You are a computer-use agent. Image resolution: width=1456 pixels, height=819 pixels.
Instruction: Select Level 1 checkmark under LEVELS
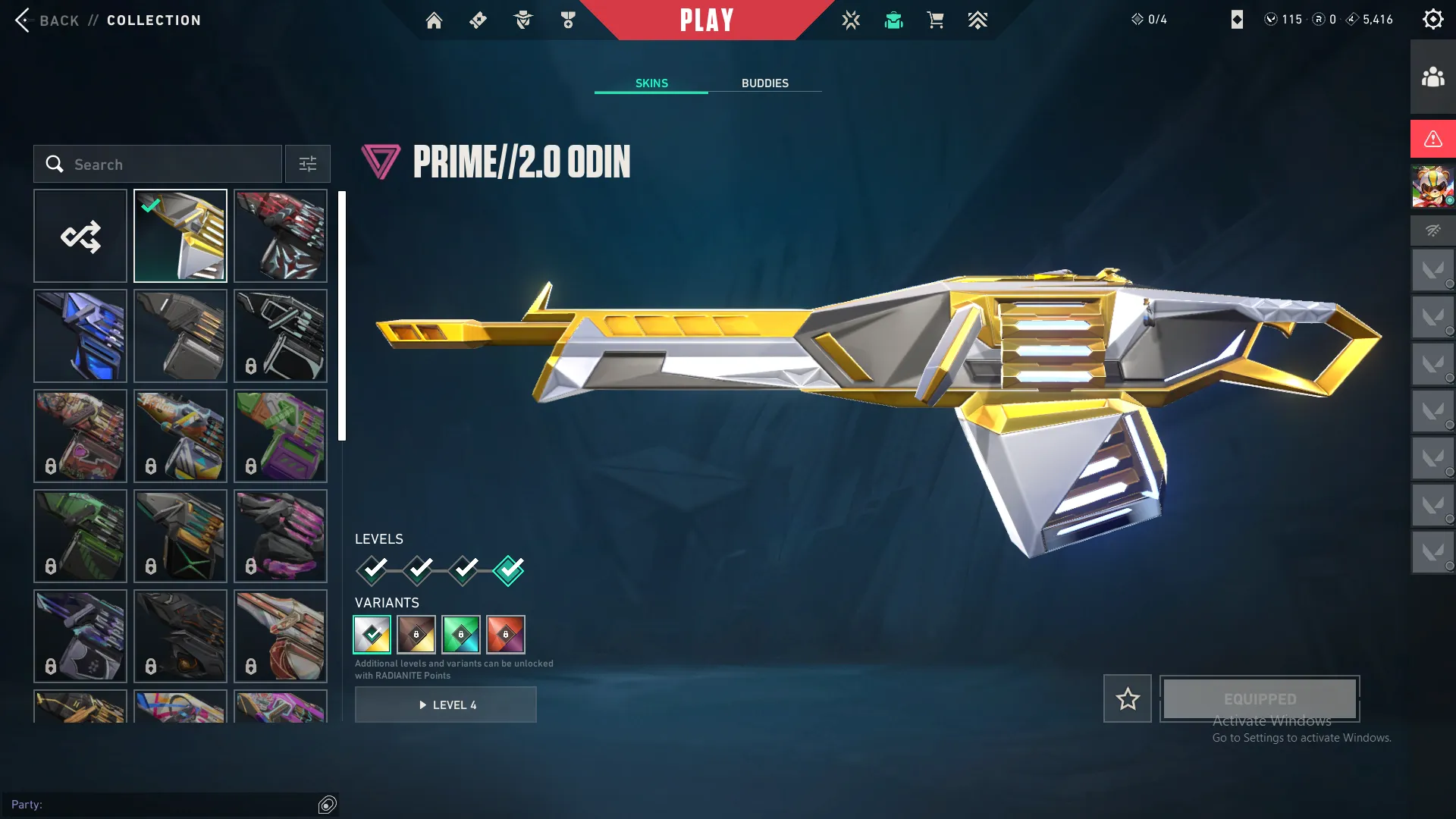click(372, 570)
